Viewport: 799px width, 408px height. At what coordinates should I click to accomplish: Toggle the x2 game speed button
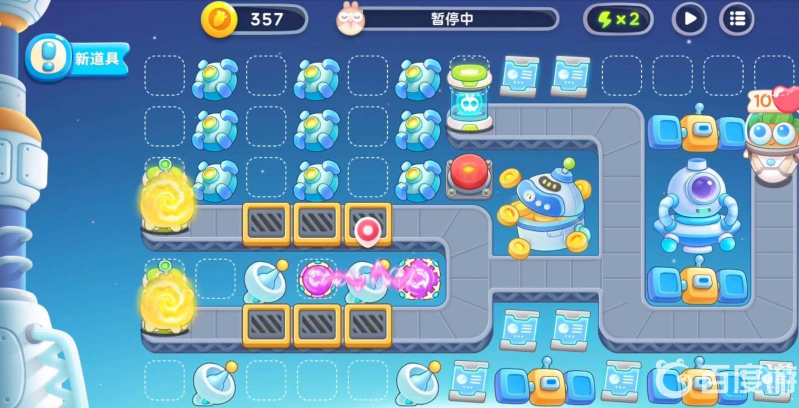click(x=618, y=18)
